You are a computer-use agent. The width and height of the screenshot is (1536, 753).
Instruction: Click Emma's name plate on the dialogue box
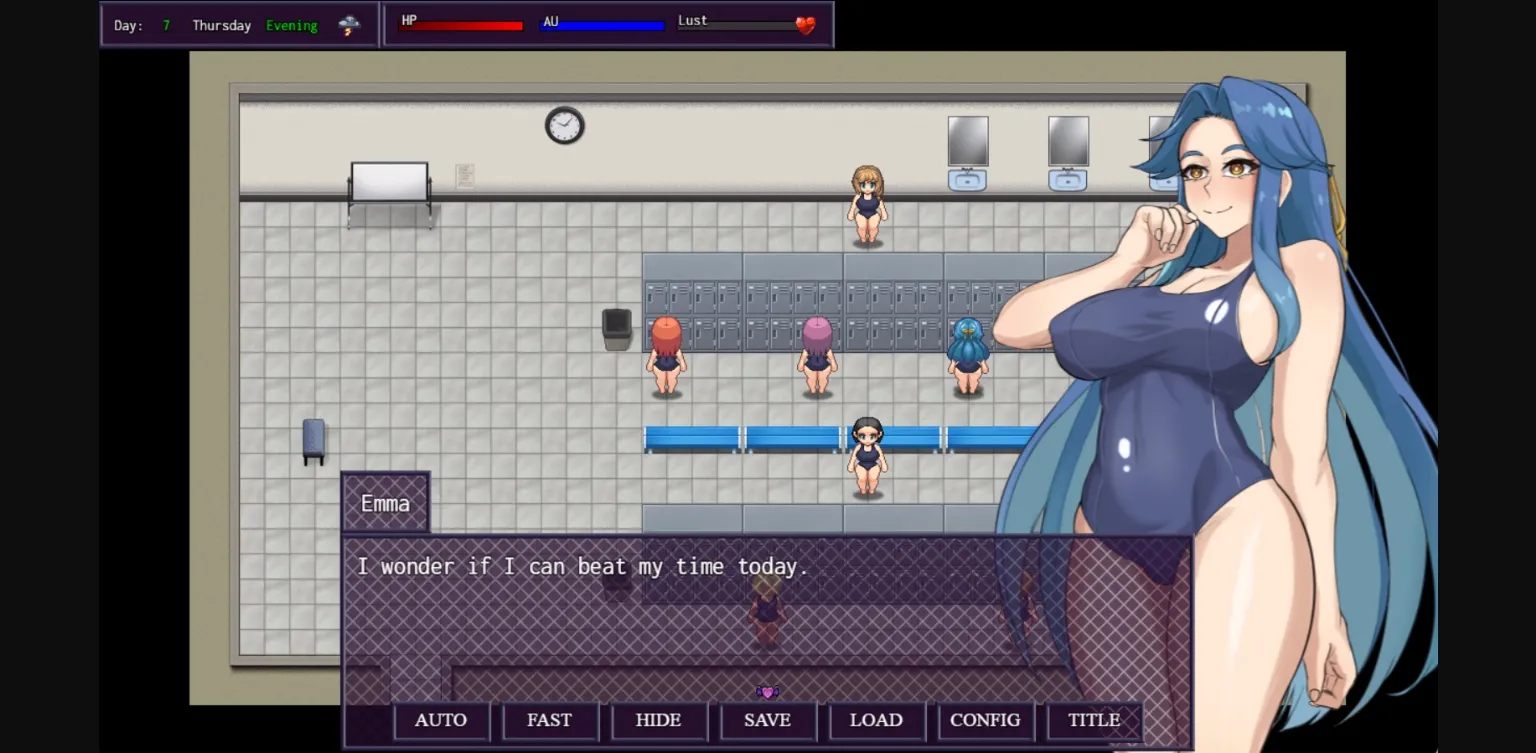tap(385, 503)
